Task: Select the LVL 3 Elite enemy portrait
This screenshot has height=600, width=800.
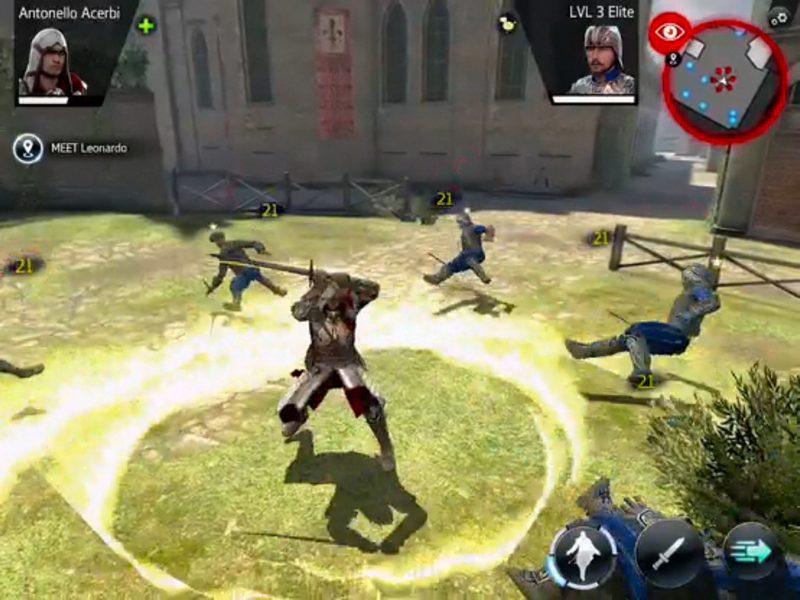Action: pos(602,61)
